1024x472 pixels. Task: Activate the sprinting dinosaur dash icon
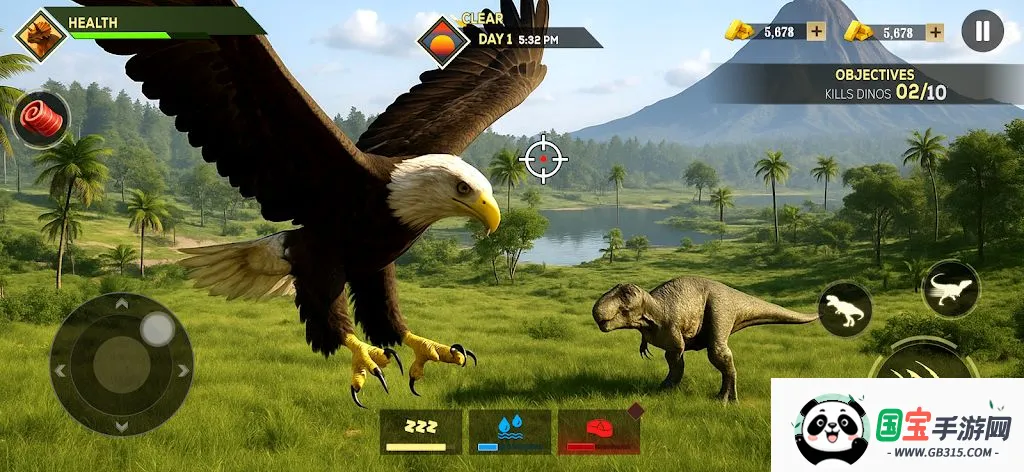pyautogui.click(x=950, y=289)
